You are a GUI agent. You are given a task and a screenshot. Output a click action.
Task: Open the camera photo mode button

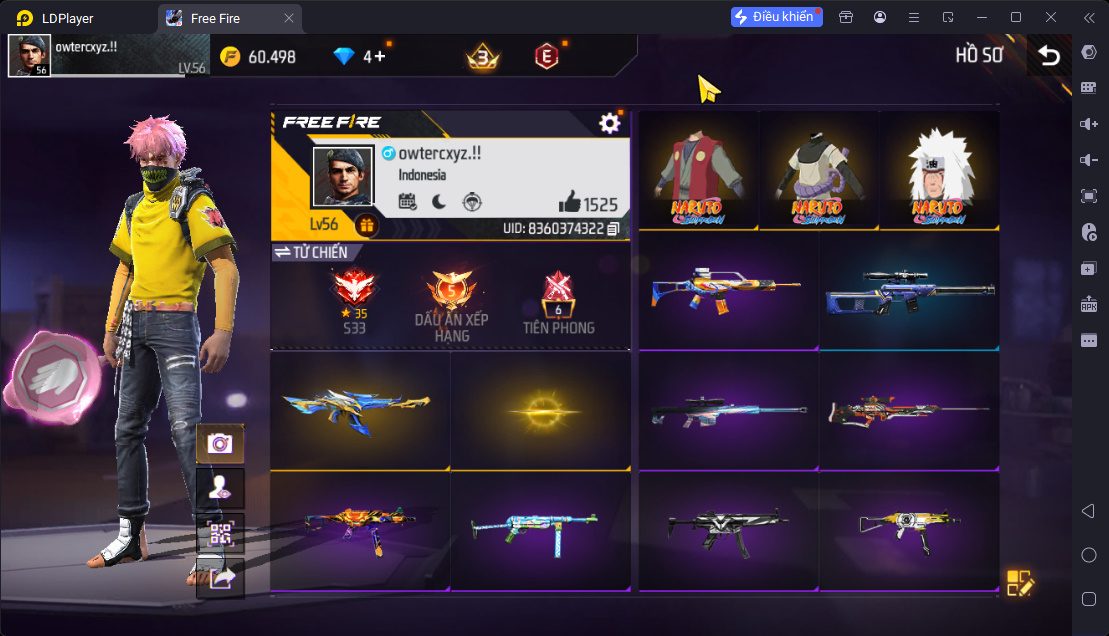pyautogui.click(x=220, y=443)
